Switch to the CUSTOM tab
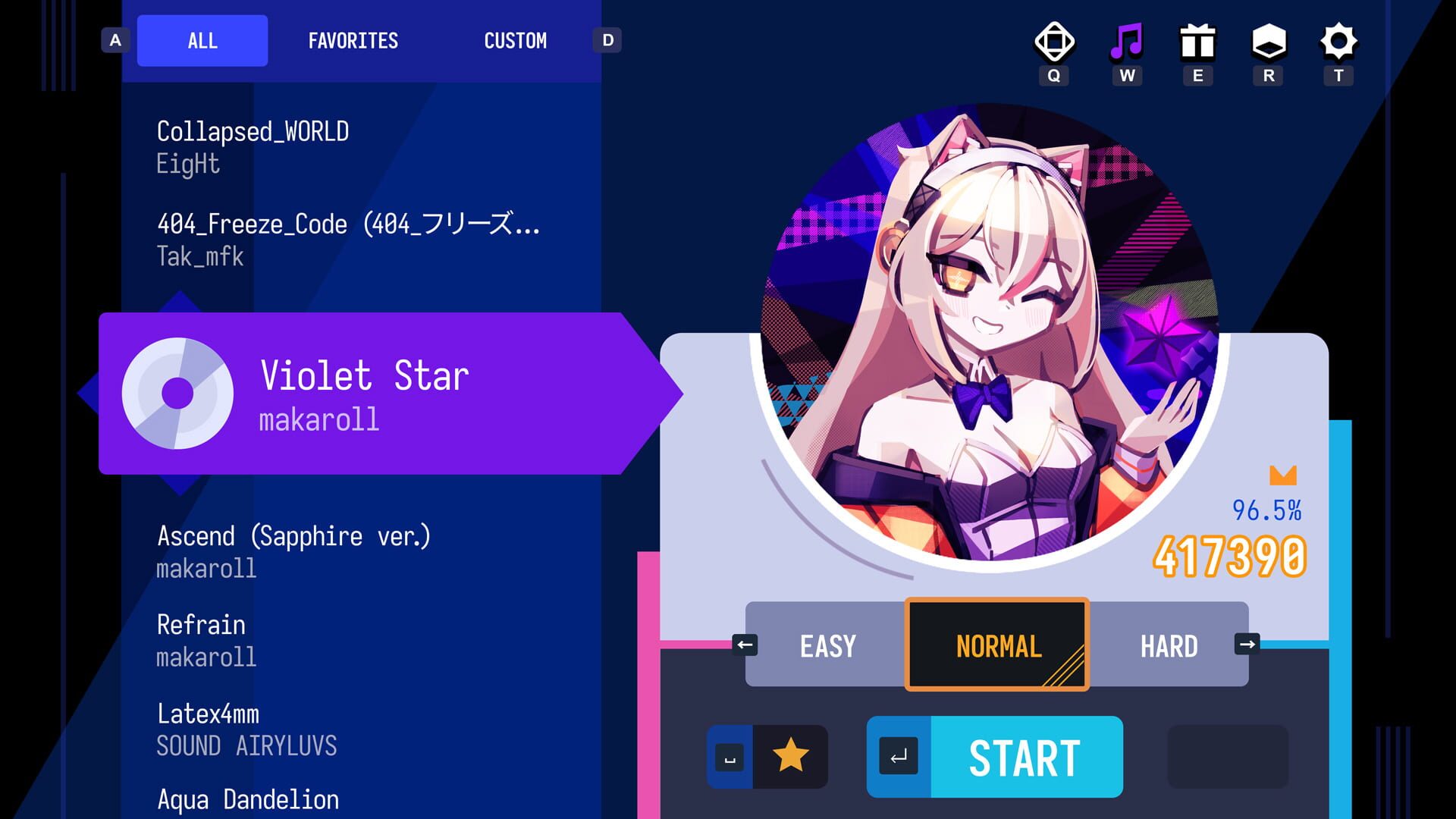 (516, 41)
